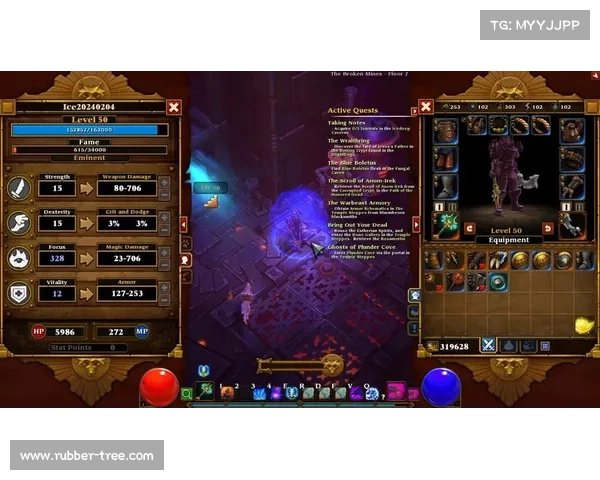Open the magnifying glass button on hotbar
The image size is (600, 480).
coord(187,394)
